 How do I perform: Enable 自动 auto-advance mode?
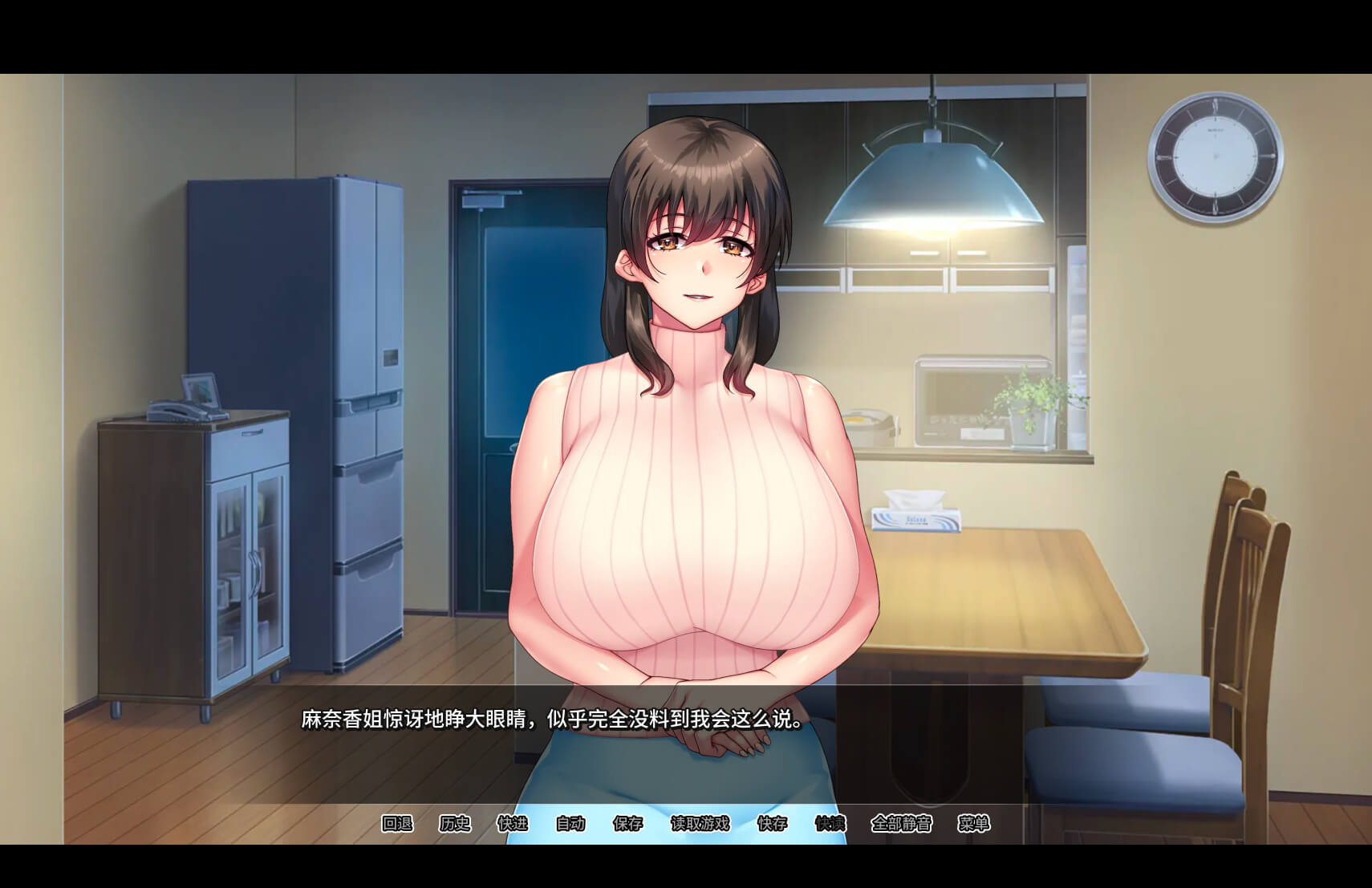click(x=570, y=824)
